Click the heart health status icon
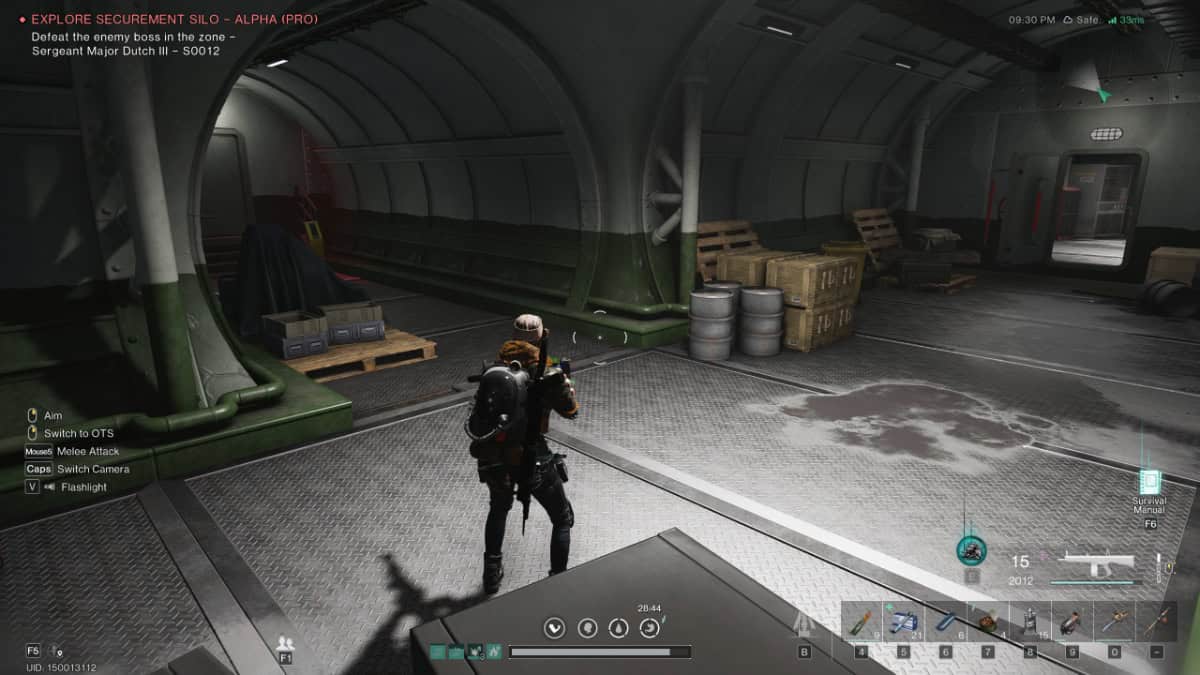Image resolution: width=1200 pixels, height=675 pixels. (555, 628)
